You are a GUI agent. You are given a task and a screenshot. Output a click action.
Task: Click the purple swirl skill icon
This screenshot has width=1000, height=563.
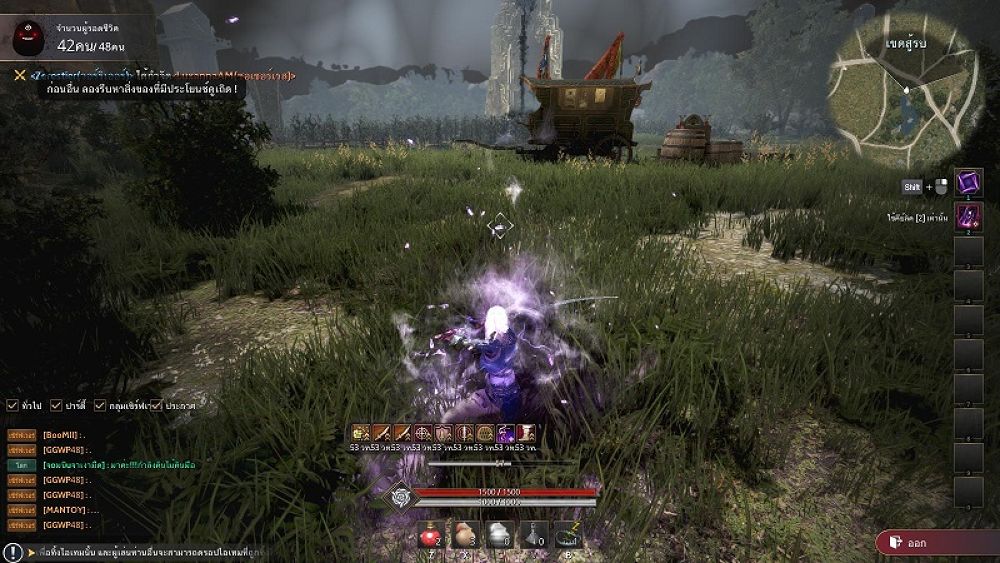pyautogui.click(x=507, y=433)
